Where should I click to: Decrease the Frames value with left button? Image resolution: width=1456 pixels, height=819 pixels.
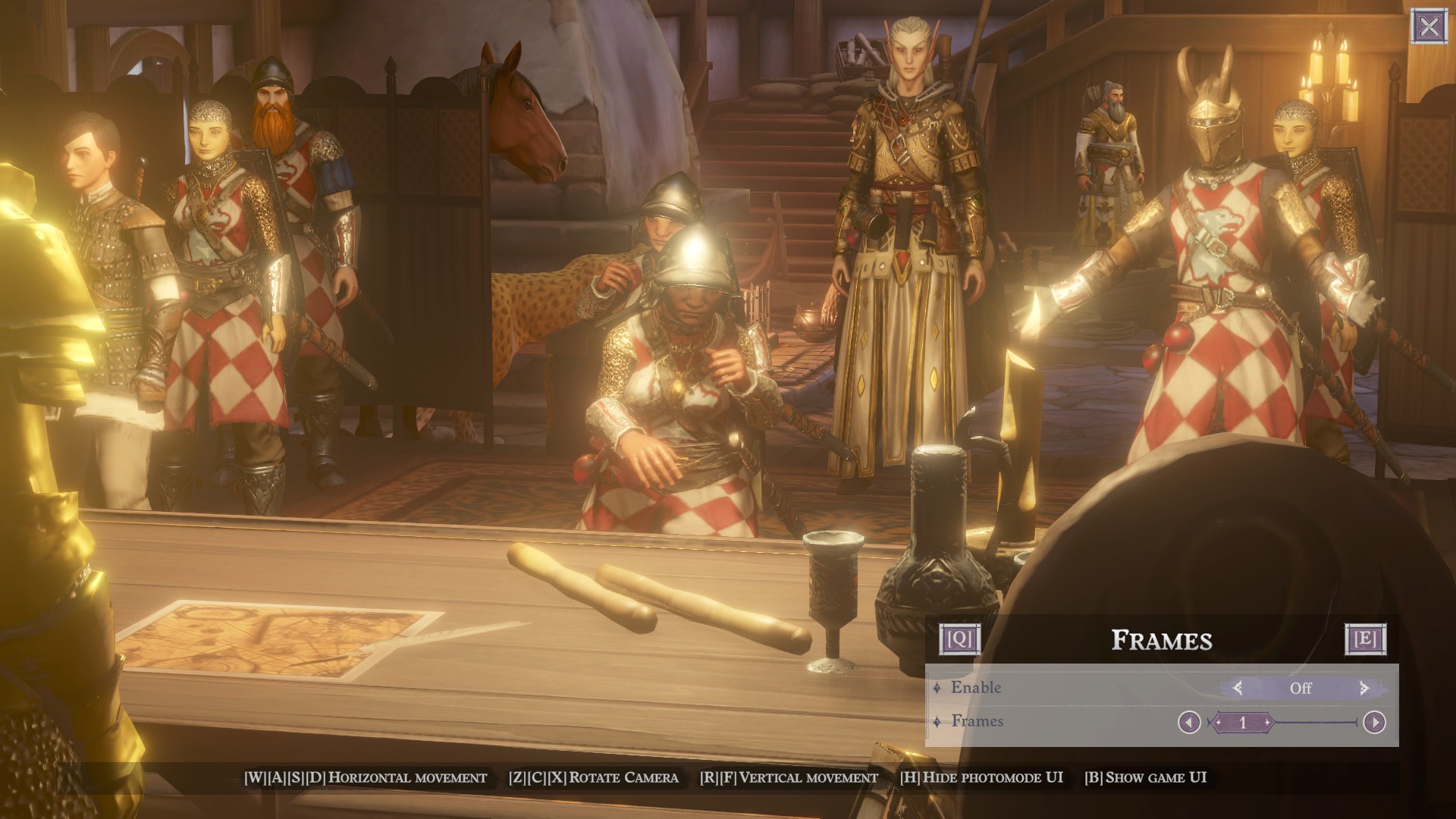point(1188,722)
